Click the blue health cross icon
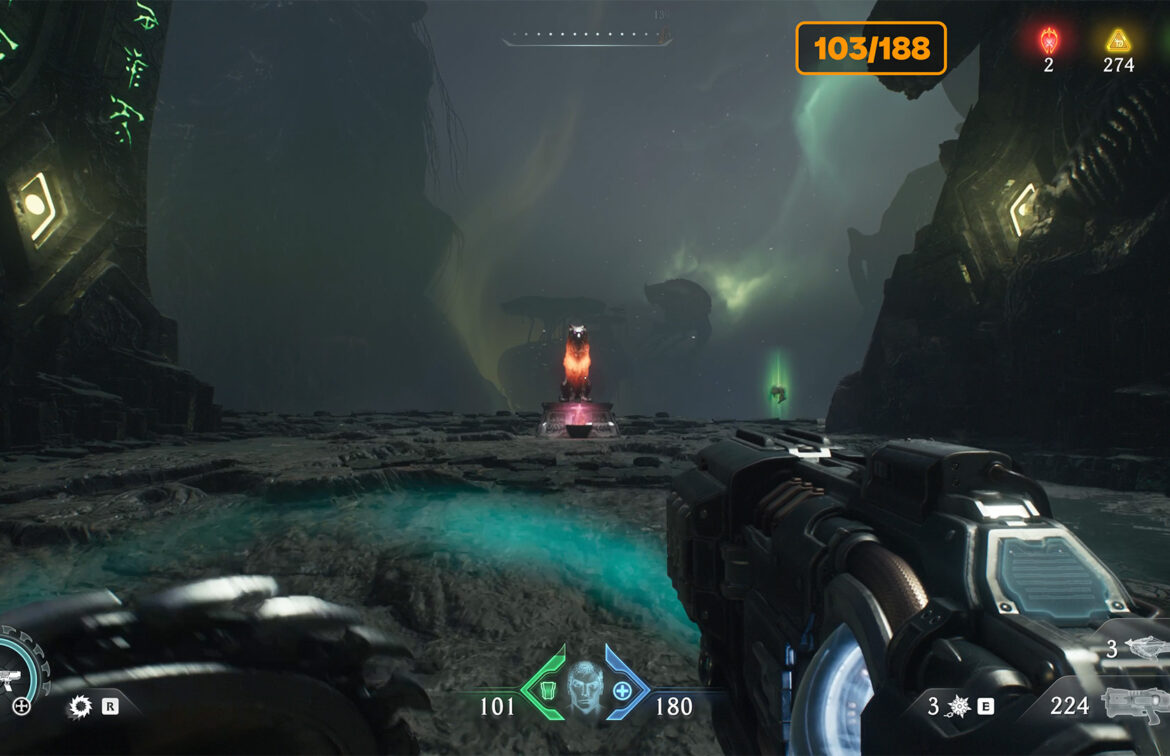 click(x=622, y=690)
